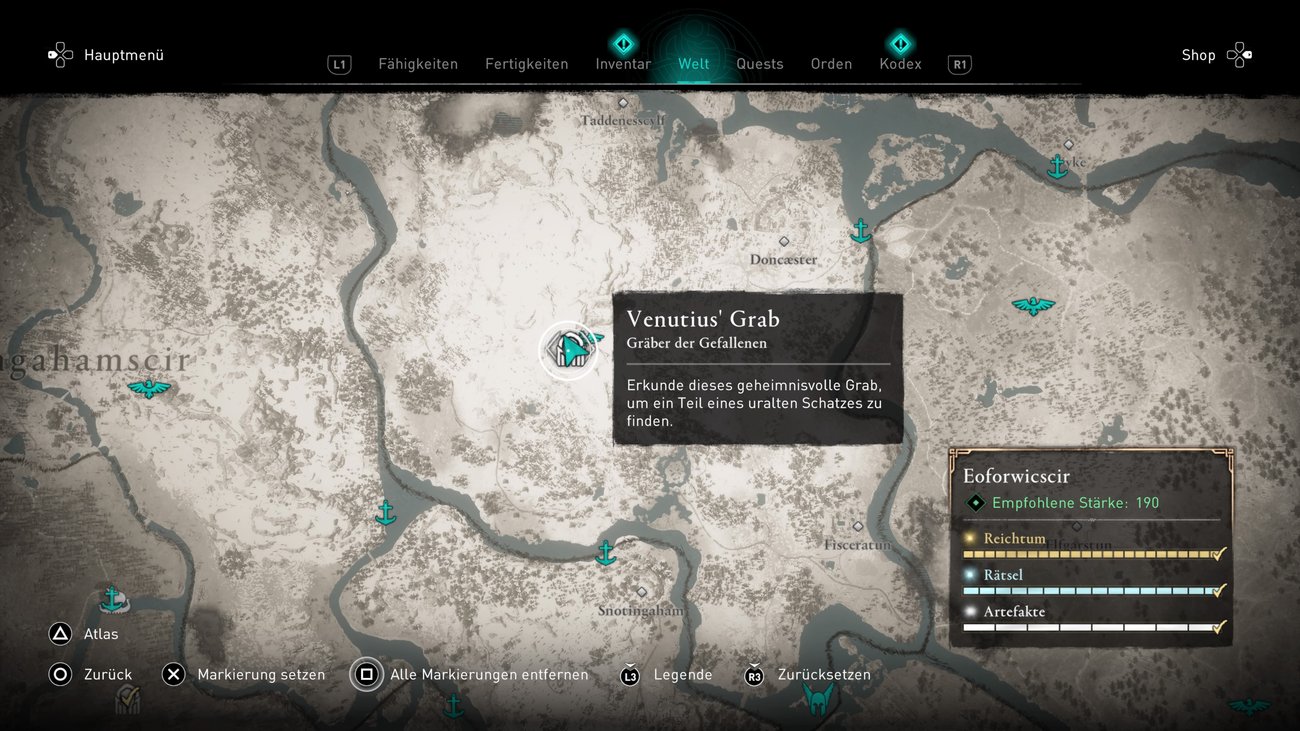The height and width of the screenshot is (731, 1300).
Task: Open the Kodex tab
Action: (900, 63)
